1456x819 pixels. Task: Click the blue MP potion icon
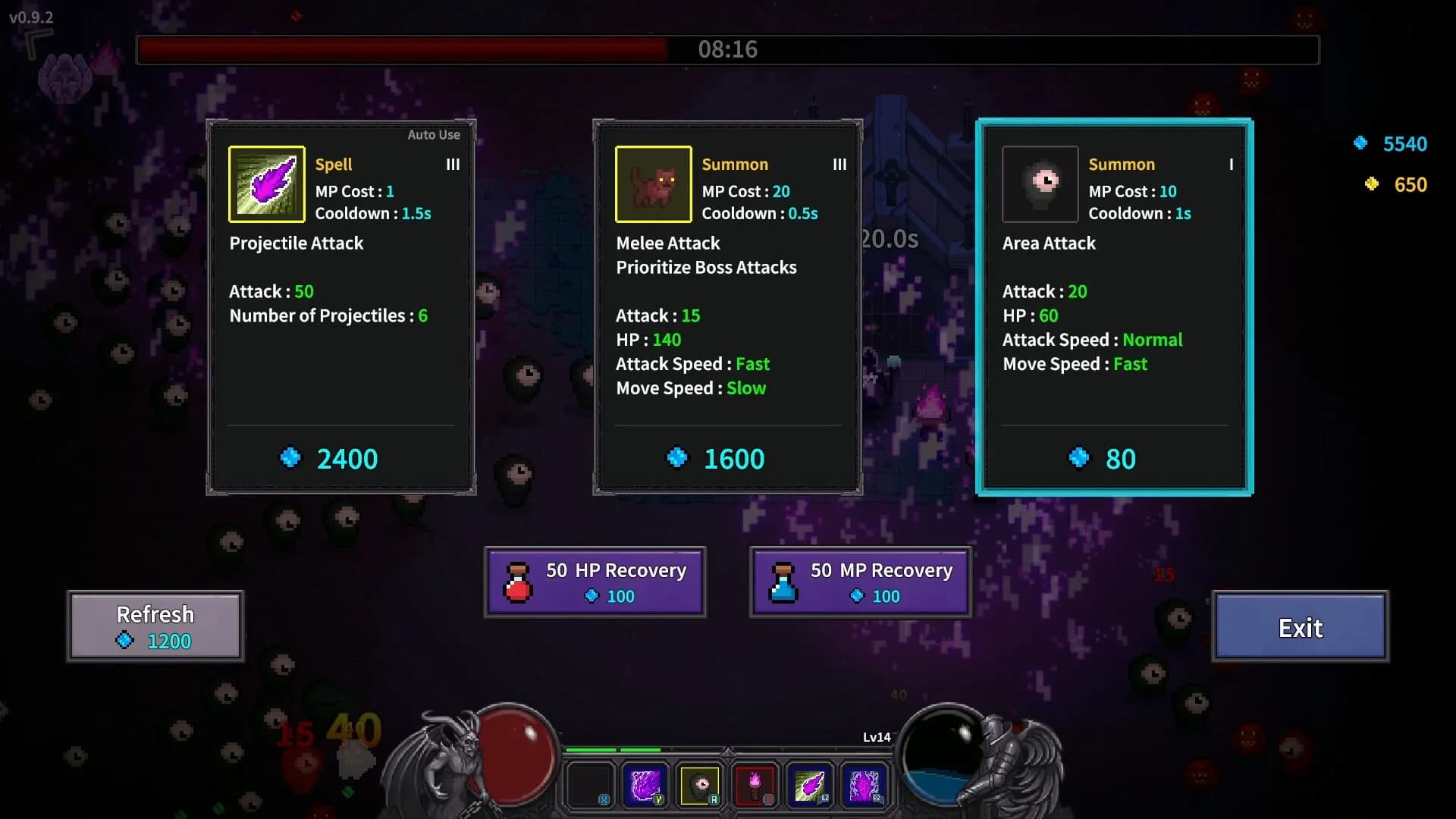point(784,582)
